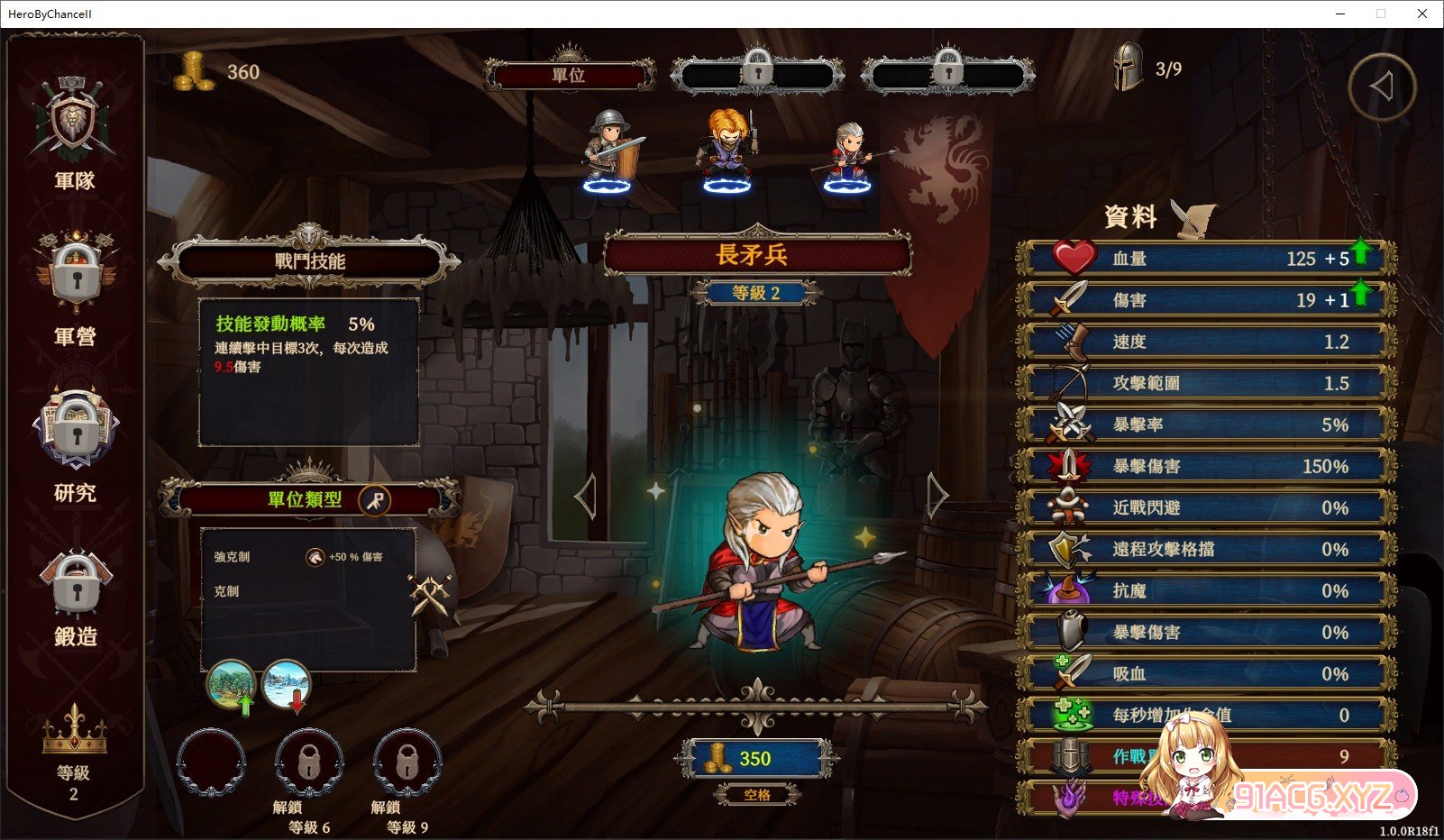Click the skill slot unlocking at 等級 6
This screenshot has height=840, width=1444.
click(308, 764)
